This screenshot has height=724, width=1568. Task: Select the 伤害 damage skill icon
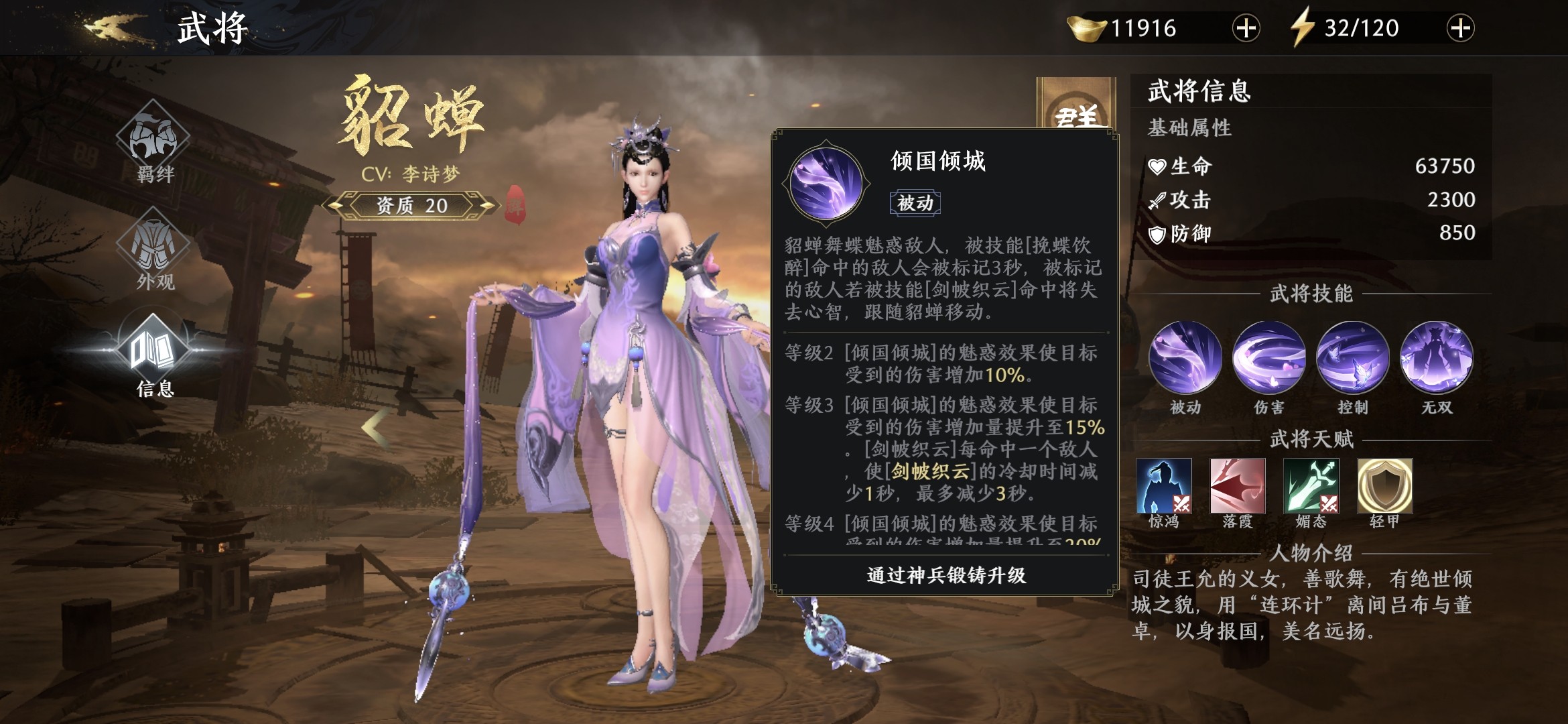(x=1268, y=357)
